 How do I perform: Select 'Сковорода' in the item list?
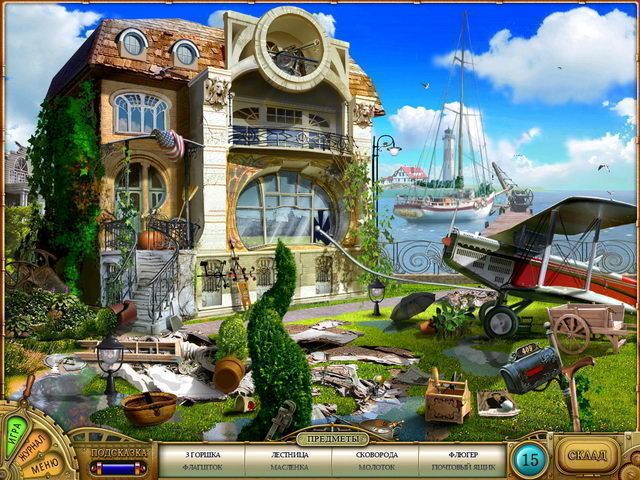click(376, 454)
